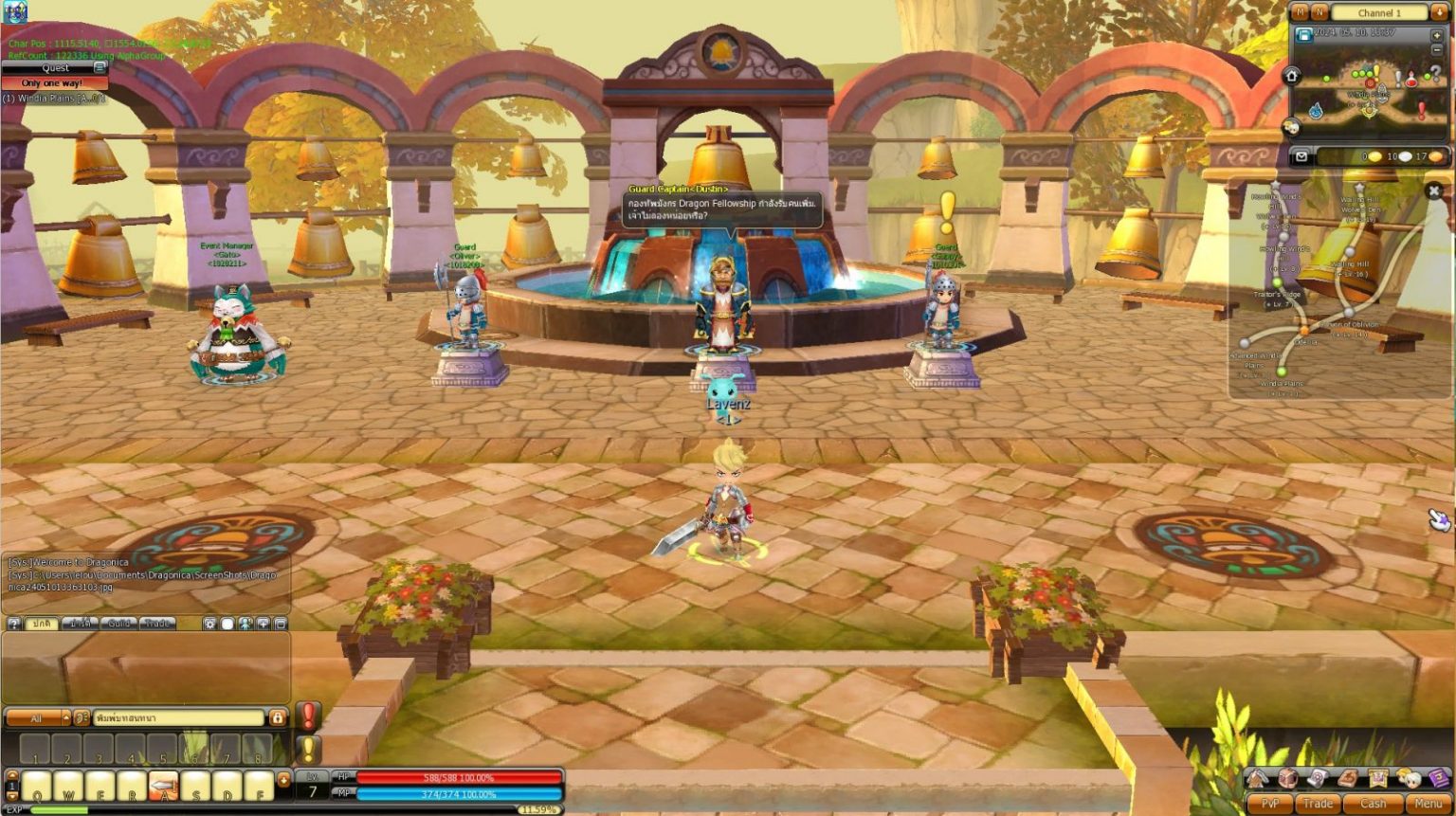1456x816 pixels.
Task: Open the All chat channel dropdown
Action: pos(34,717)
